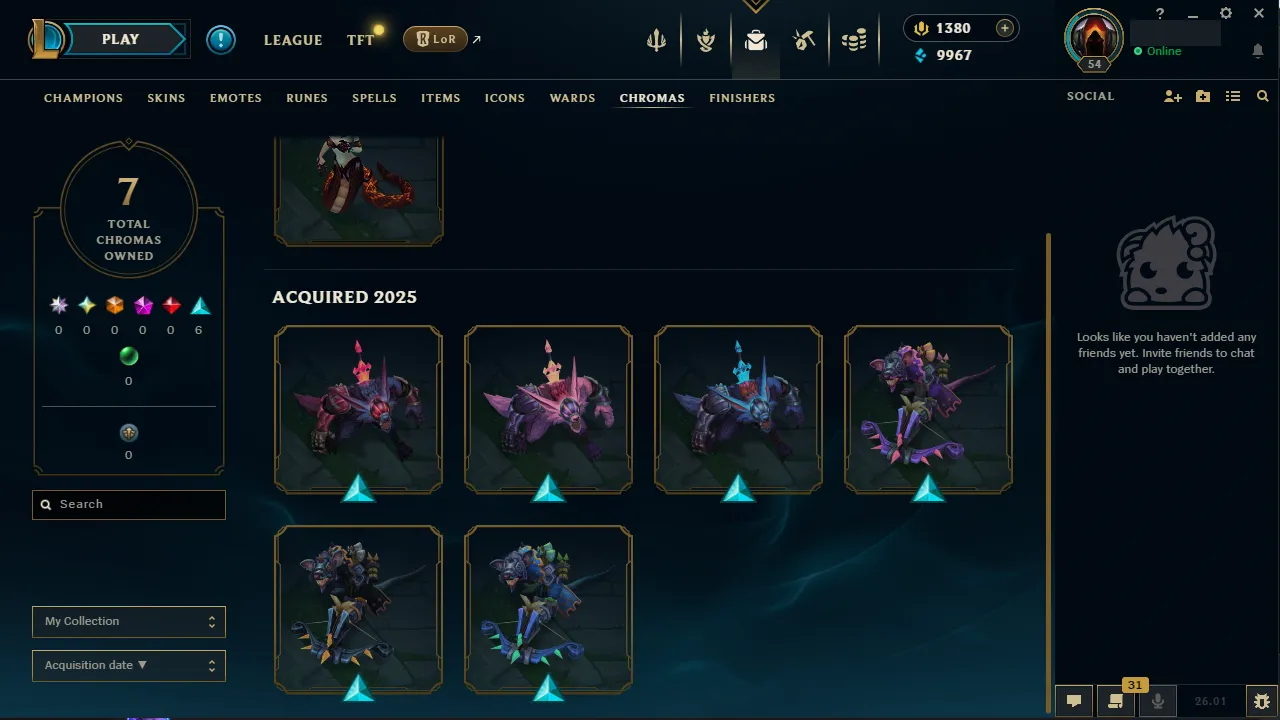Change sorting via Acquisition date dropdown

pyautogui.click(x=128, y=665)
